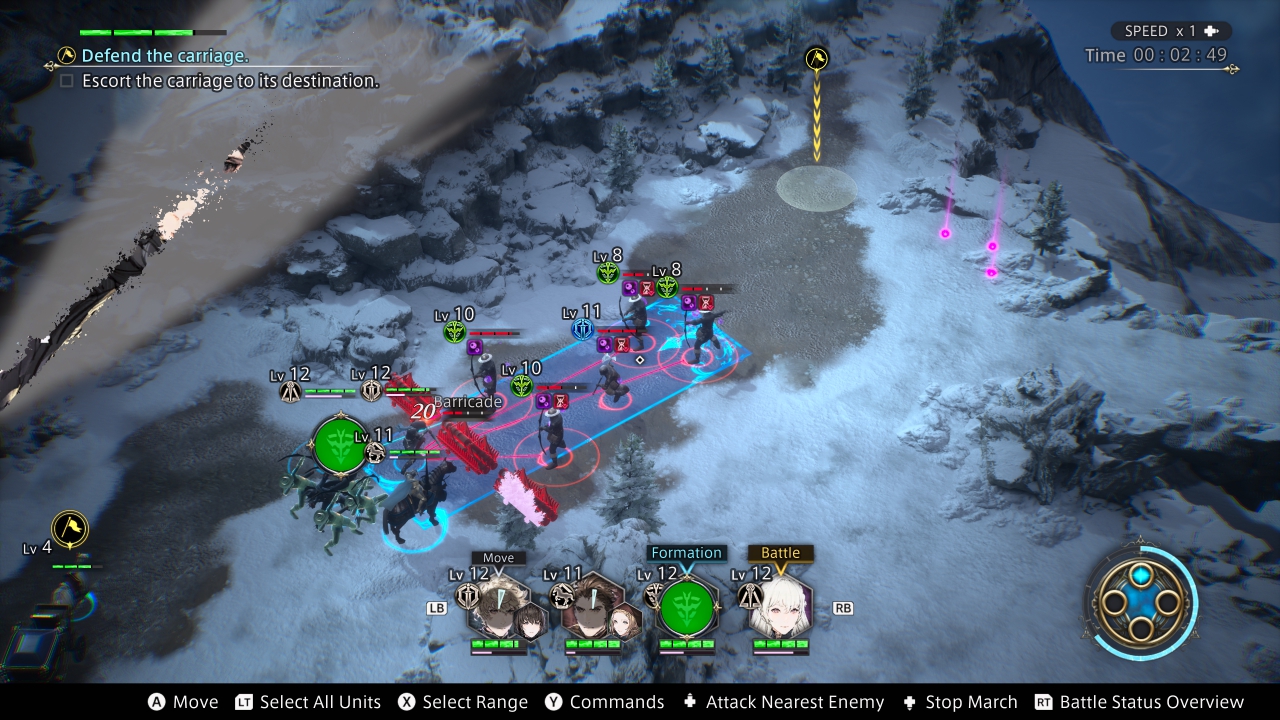This screenshot has width=1280, height=720.
Task: Click the large green emblem unit marker on the field
Action: click(340, 446)
